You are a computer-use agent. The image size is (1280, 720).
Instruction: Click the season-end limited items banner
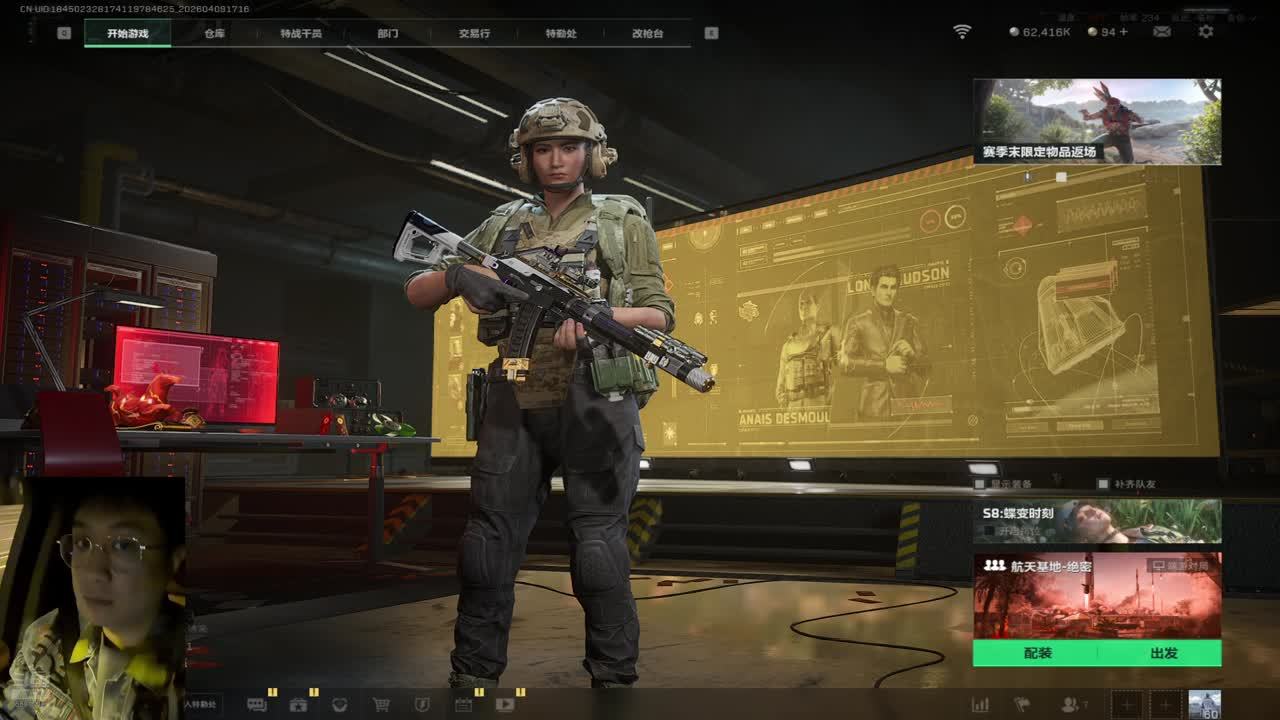[x=1097, y=121]
